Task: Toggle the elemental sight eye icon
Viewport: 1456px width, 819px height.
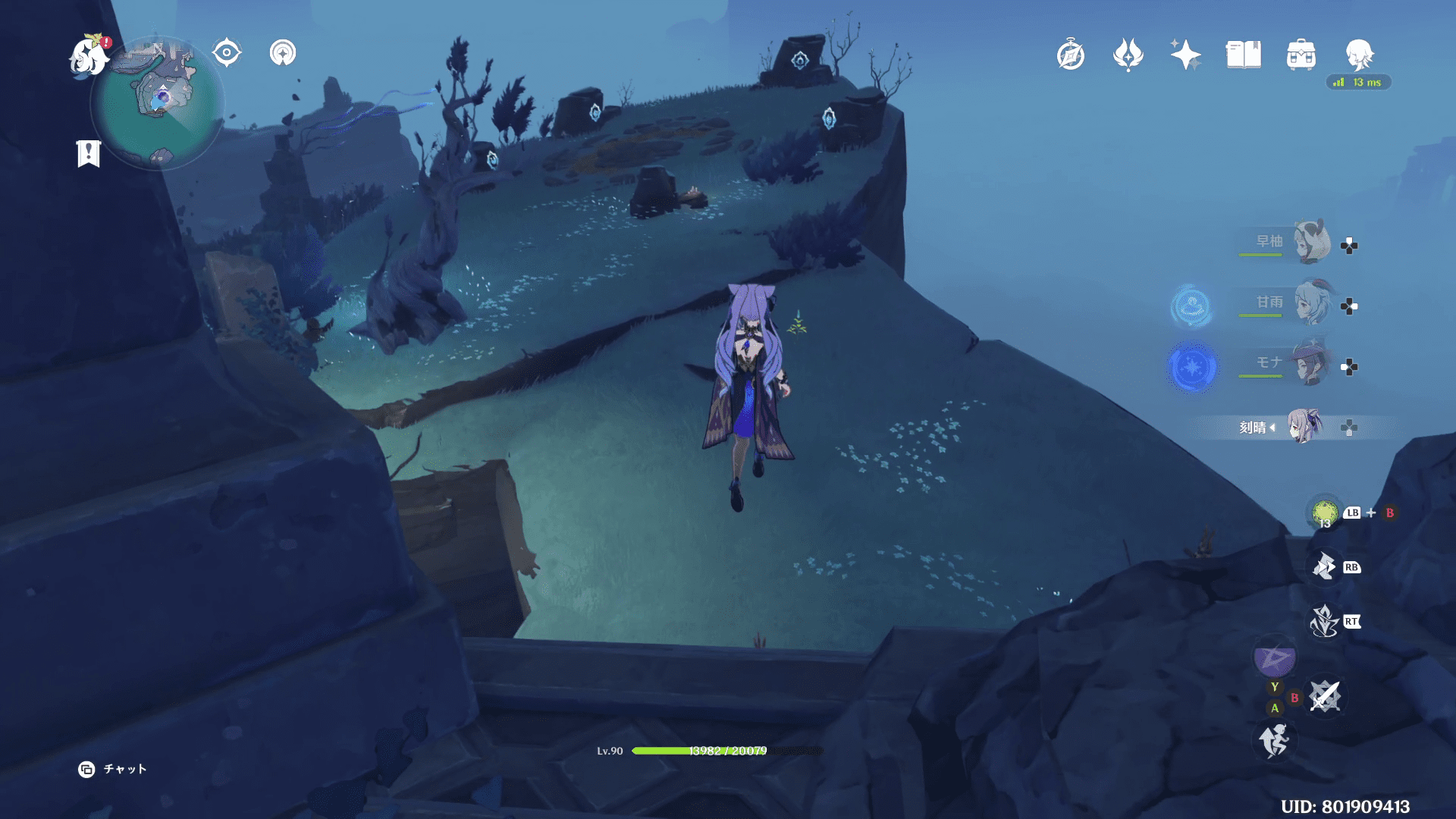Action: click(227, 53)
